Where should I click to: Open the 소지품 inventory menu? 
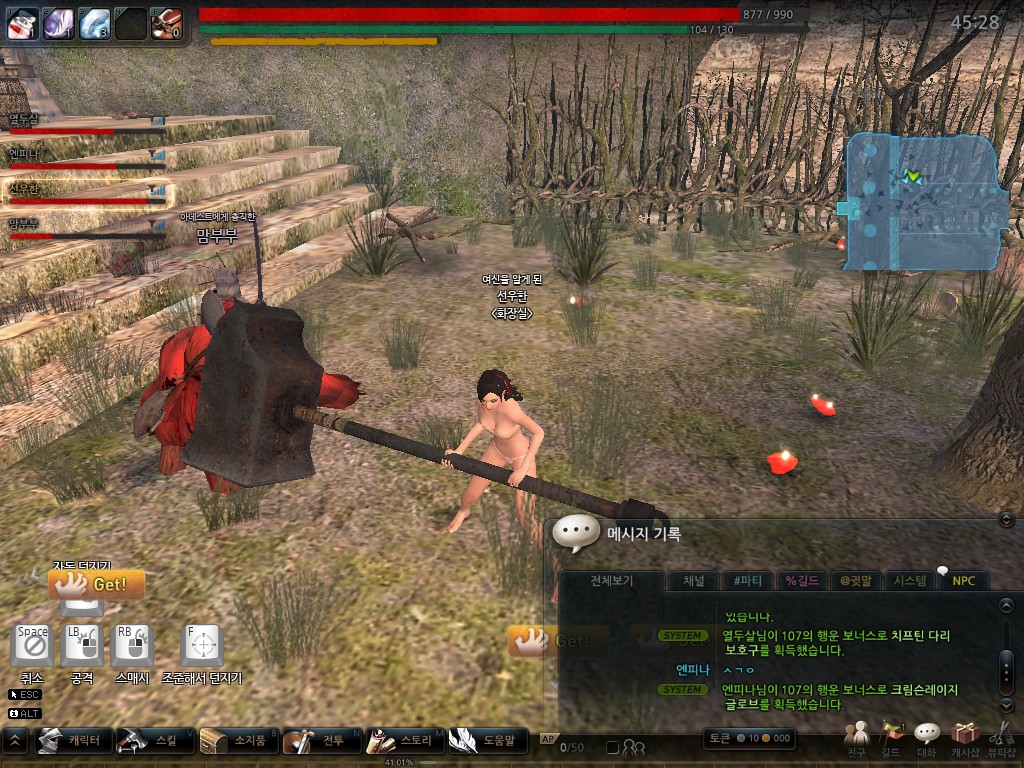[x=235, y=741]
